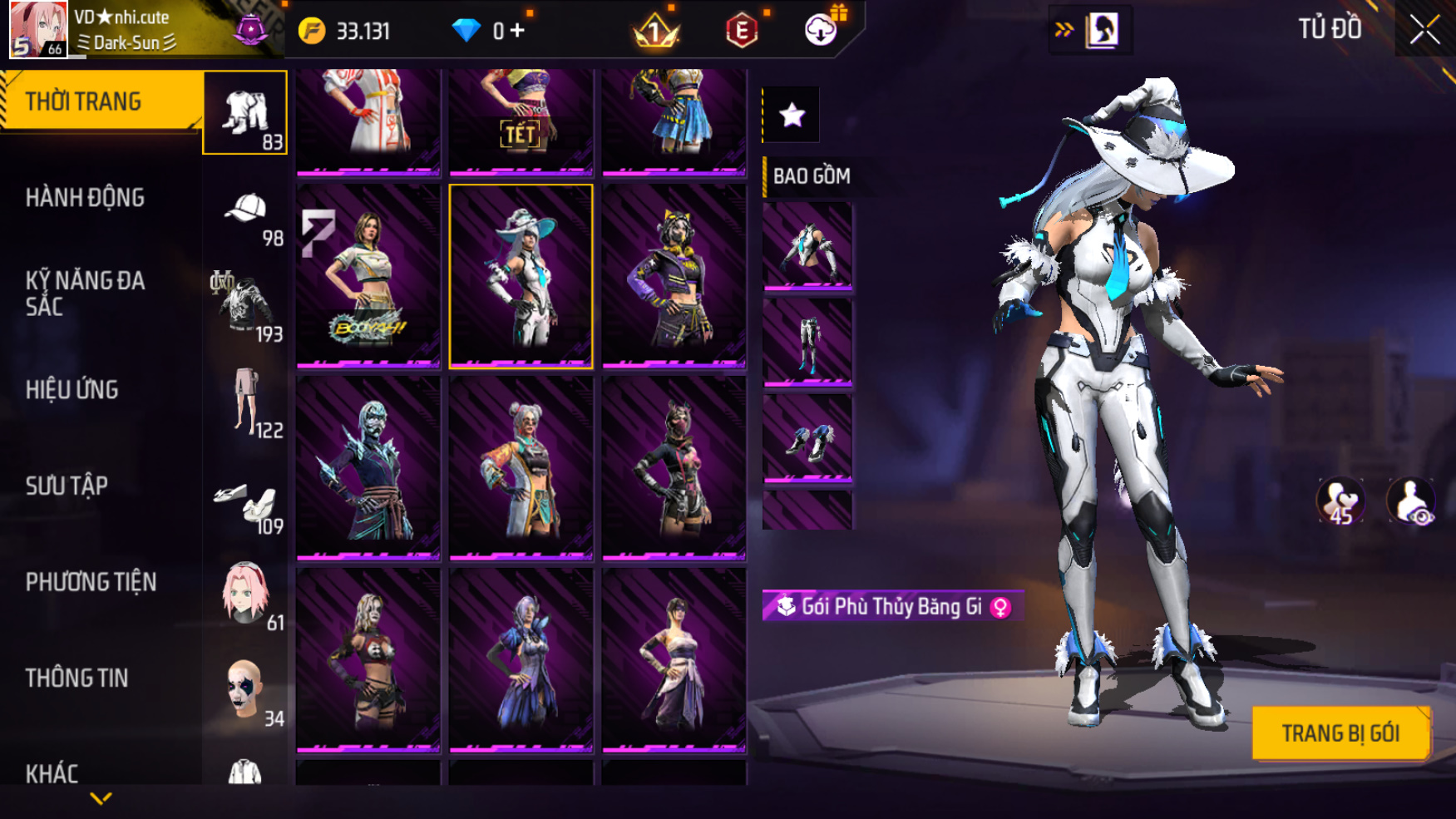The height and width of the screenshot is (819, 1456).
Task: Select the pink-haired face subcategory
Action: [x=246, y=595]
